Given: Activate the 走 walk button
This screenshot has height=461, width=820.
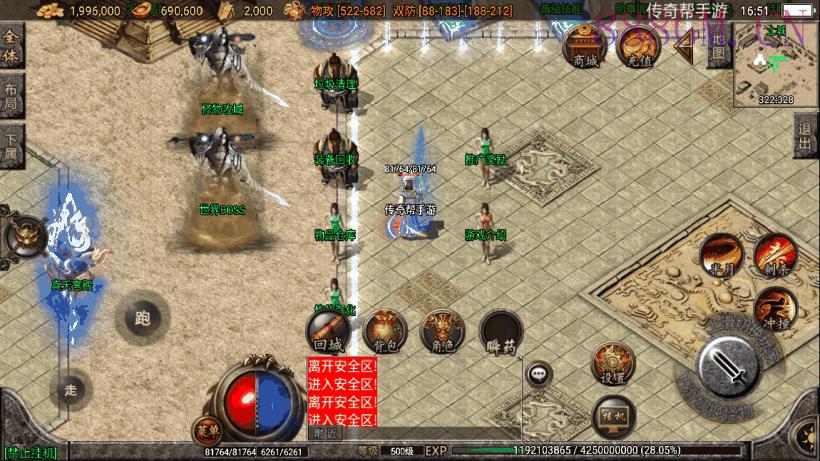Looking at the screenshot, I should point(70,390).
